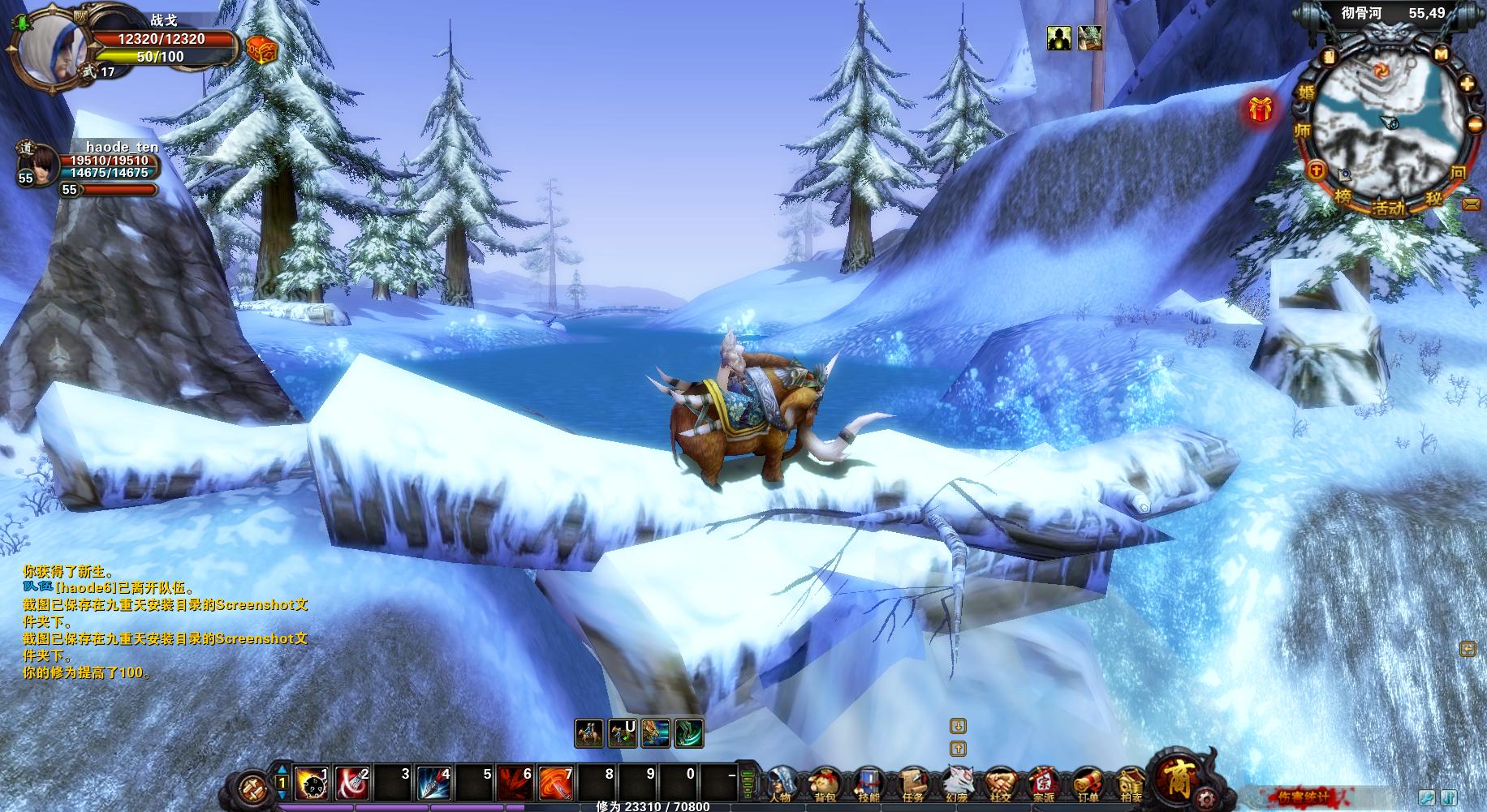Image resolution: width=1487 pixels, height=812 pixels.
Task: Use the spiked bomb skill in slot 1
Action: (311, 784)
